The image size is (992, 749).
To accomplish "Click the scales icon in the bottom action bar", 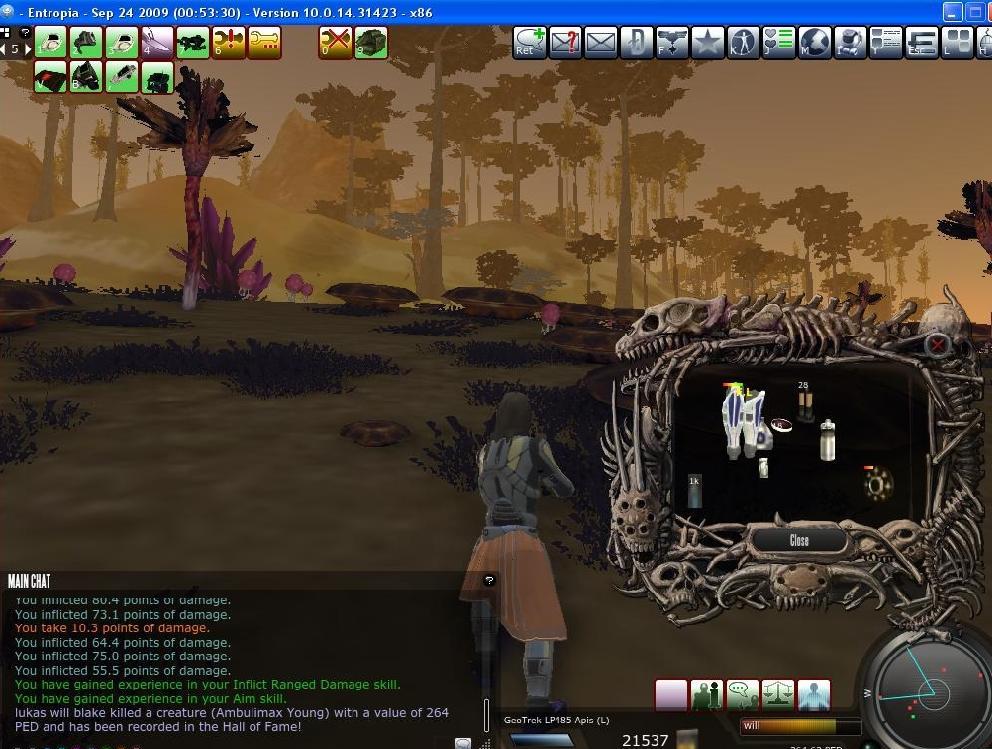I will point(778,694).
